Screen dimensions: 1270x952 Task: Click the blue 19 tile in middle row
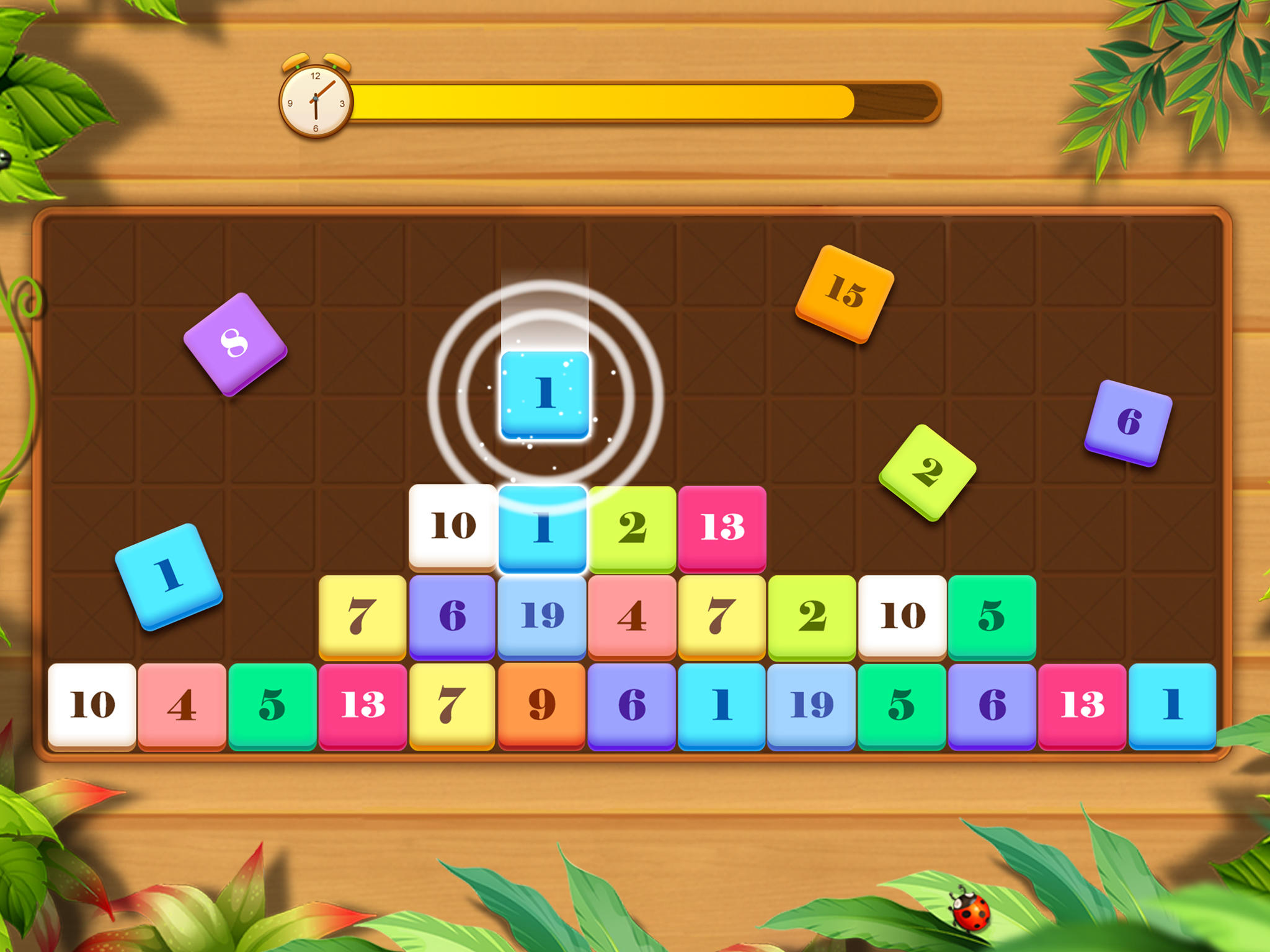tap(543, 615)
